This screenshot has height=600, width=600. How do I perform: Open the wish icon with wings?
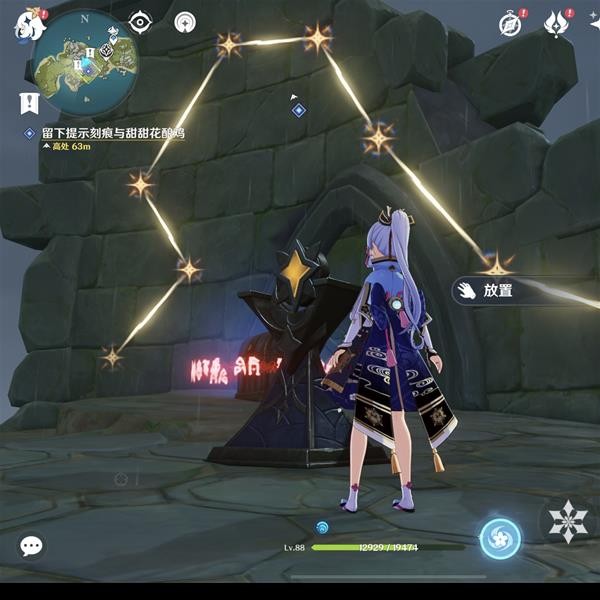point(556,23)
